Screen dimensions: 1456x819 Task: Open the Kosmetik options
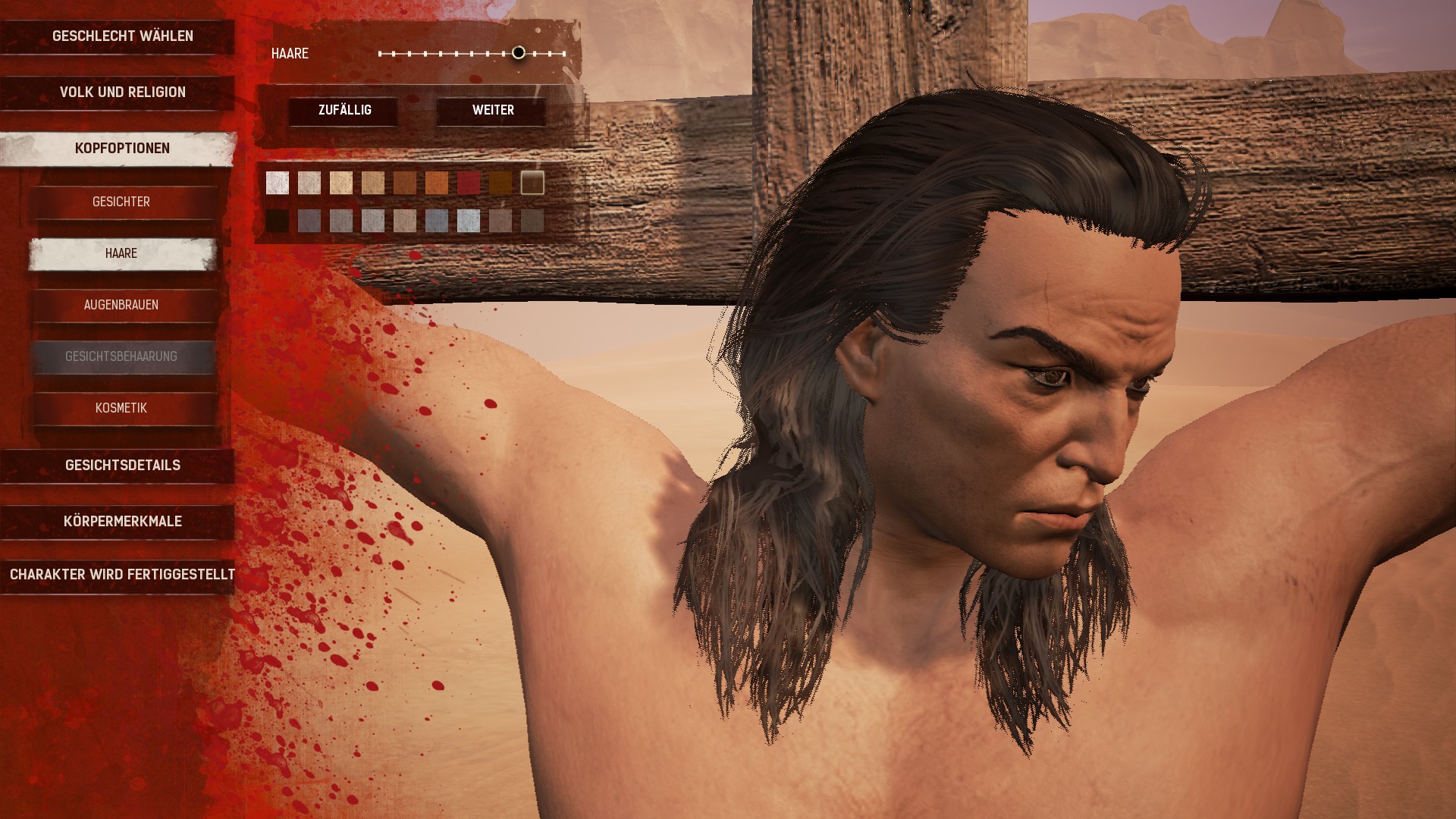[121, 408]
